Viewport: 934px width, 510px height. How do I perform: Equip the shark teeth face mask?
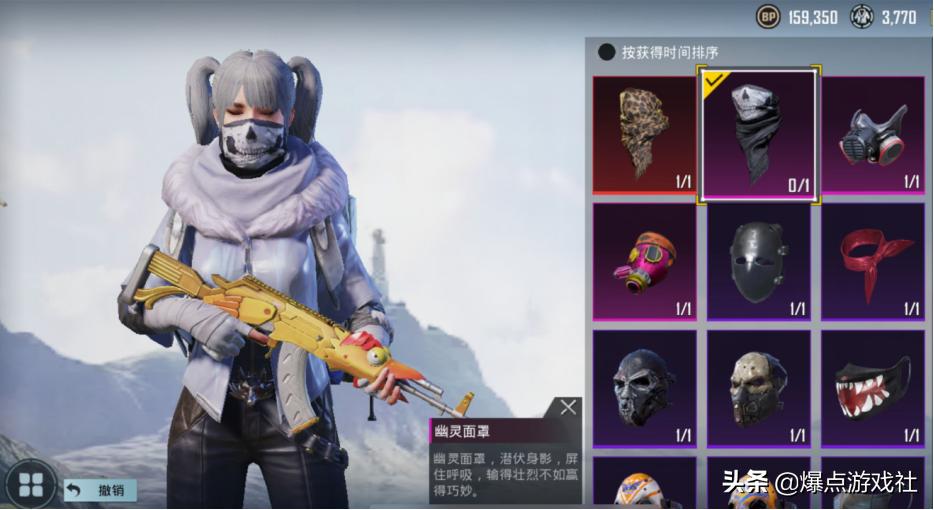872,388
